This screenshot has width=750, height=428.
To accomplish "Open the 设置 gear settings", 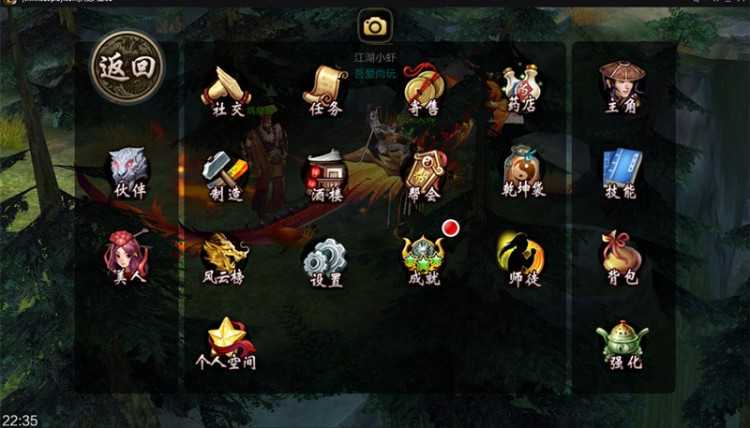I will pyautogui.click(x=326, y=262).
